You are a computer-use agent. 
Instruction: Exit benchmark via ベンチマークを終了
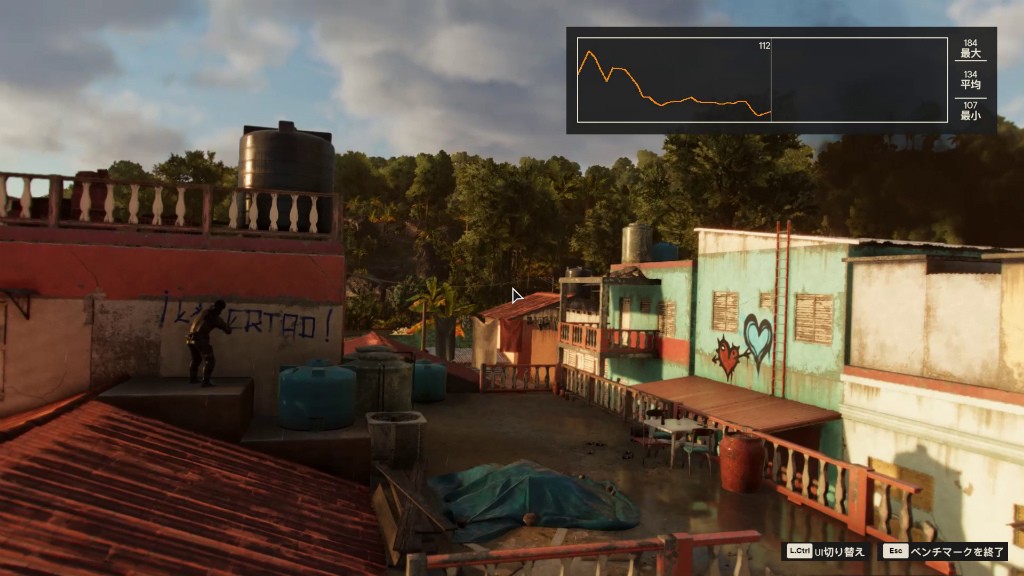(x=944, y=551)
